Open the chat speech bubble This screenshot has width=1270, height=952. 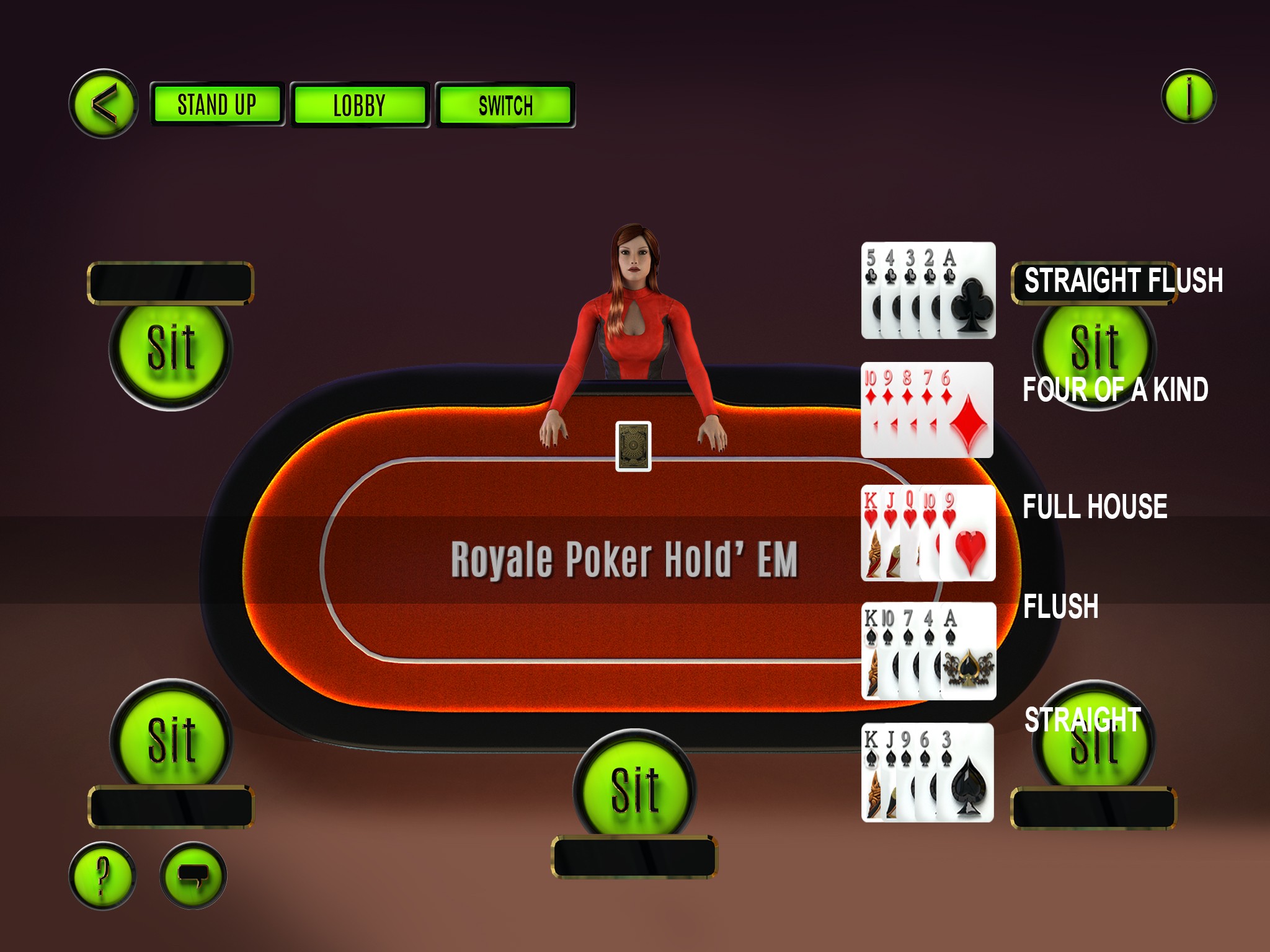click(x=193, y=876)
